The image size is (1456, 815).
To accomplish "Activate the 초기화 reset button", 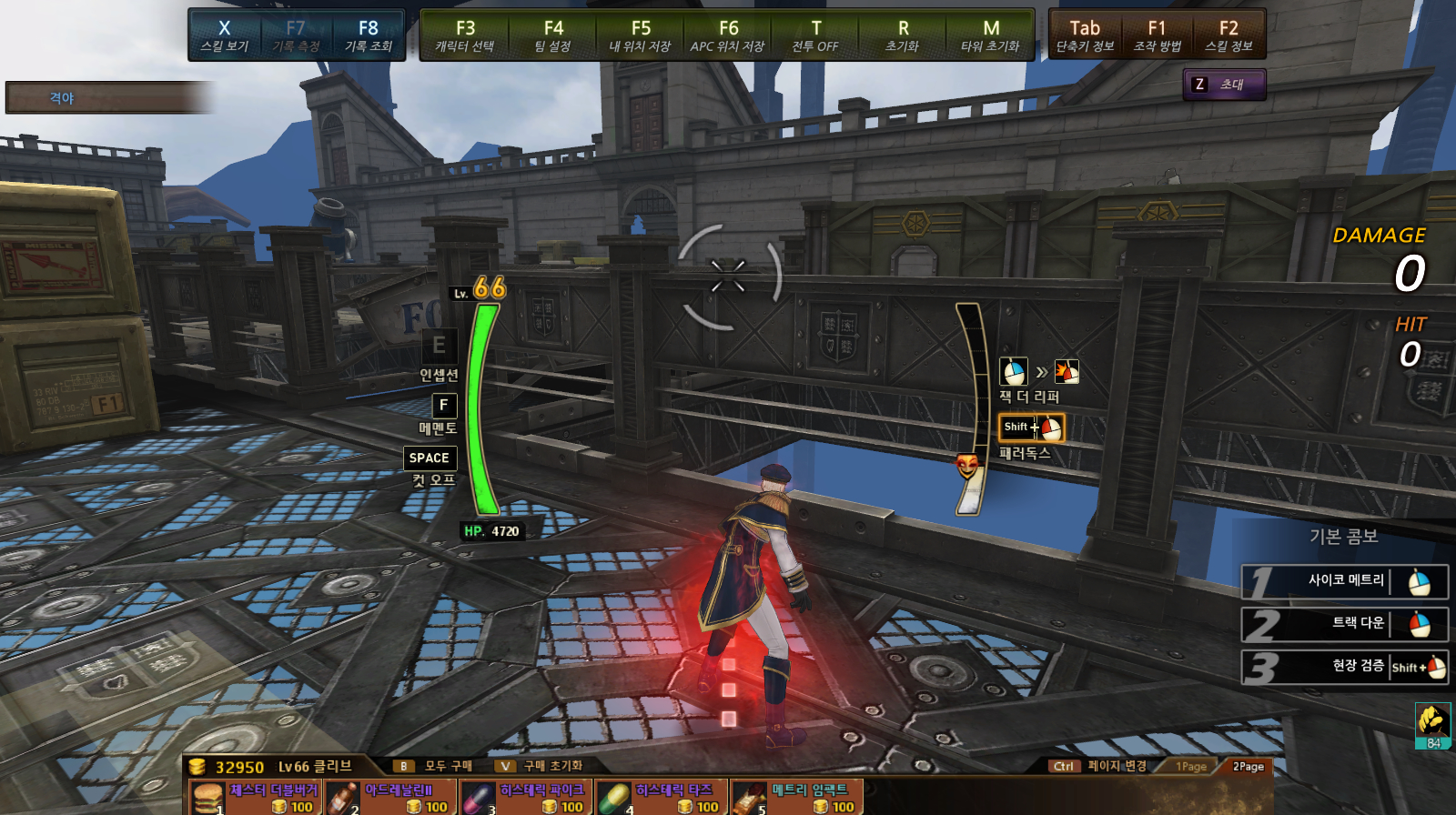I will (903, 35).
